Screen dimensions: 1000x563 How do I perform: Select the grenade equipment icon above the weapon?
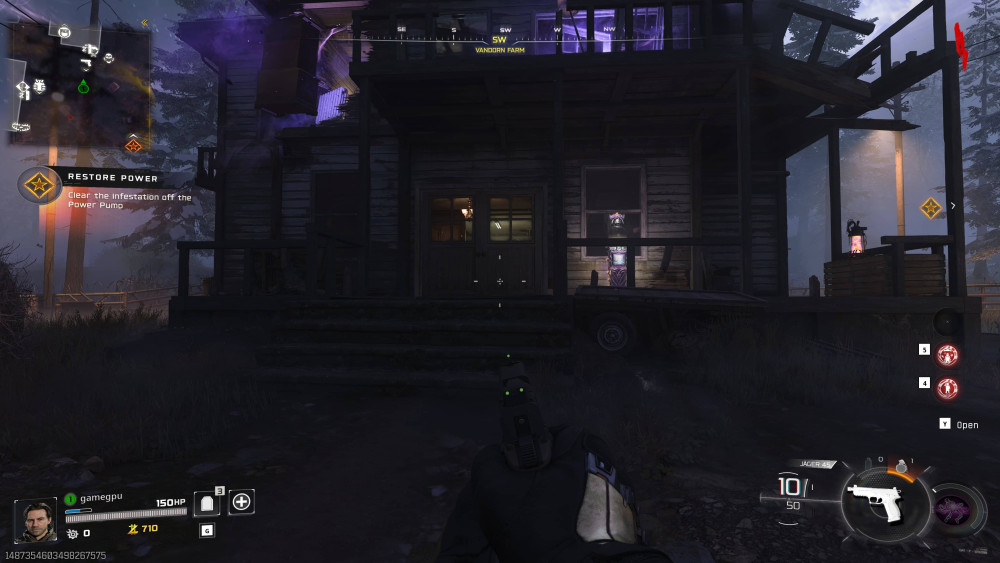[x=900, y=466]
